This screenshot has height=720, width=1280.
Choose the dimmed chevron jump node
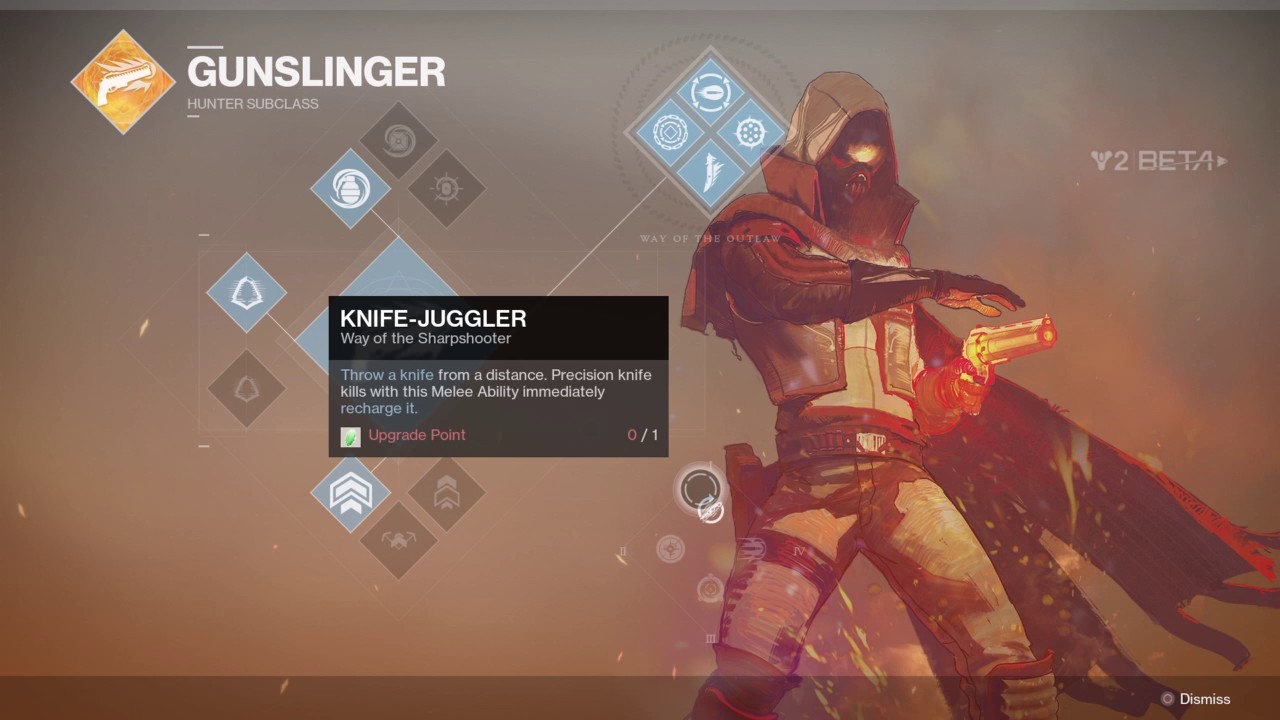tap(446, 492)
